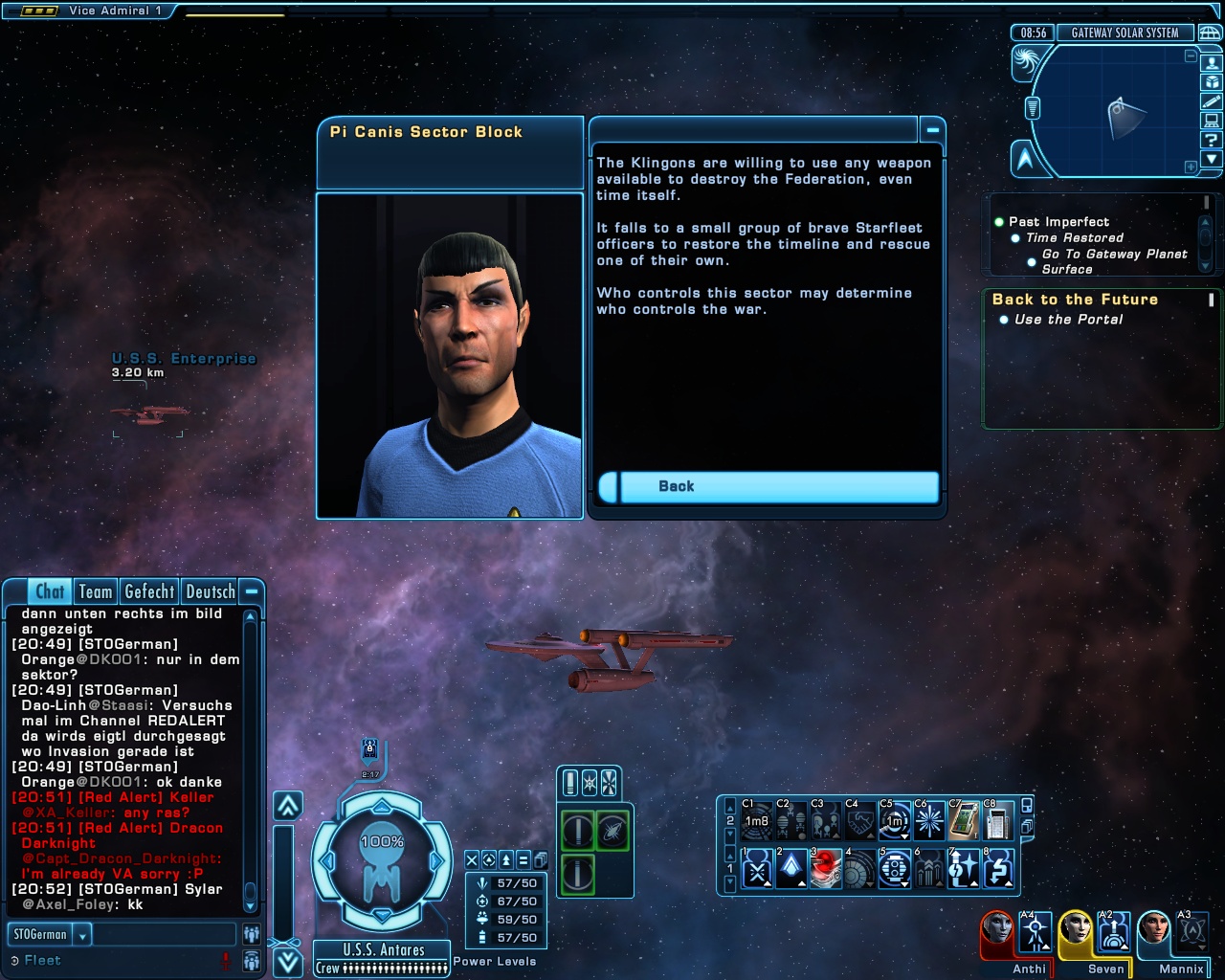Click the chat message input field
The height and width of the screenshot is (980, 1225).
tap(163, 935)
